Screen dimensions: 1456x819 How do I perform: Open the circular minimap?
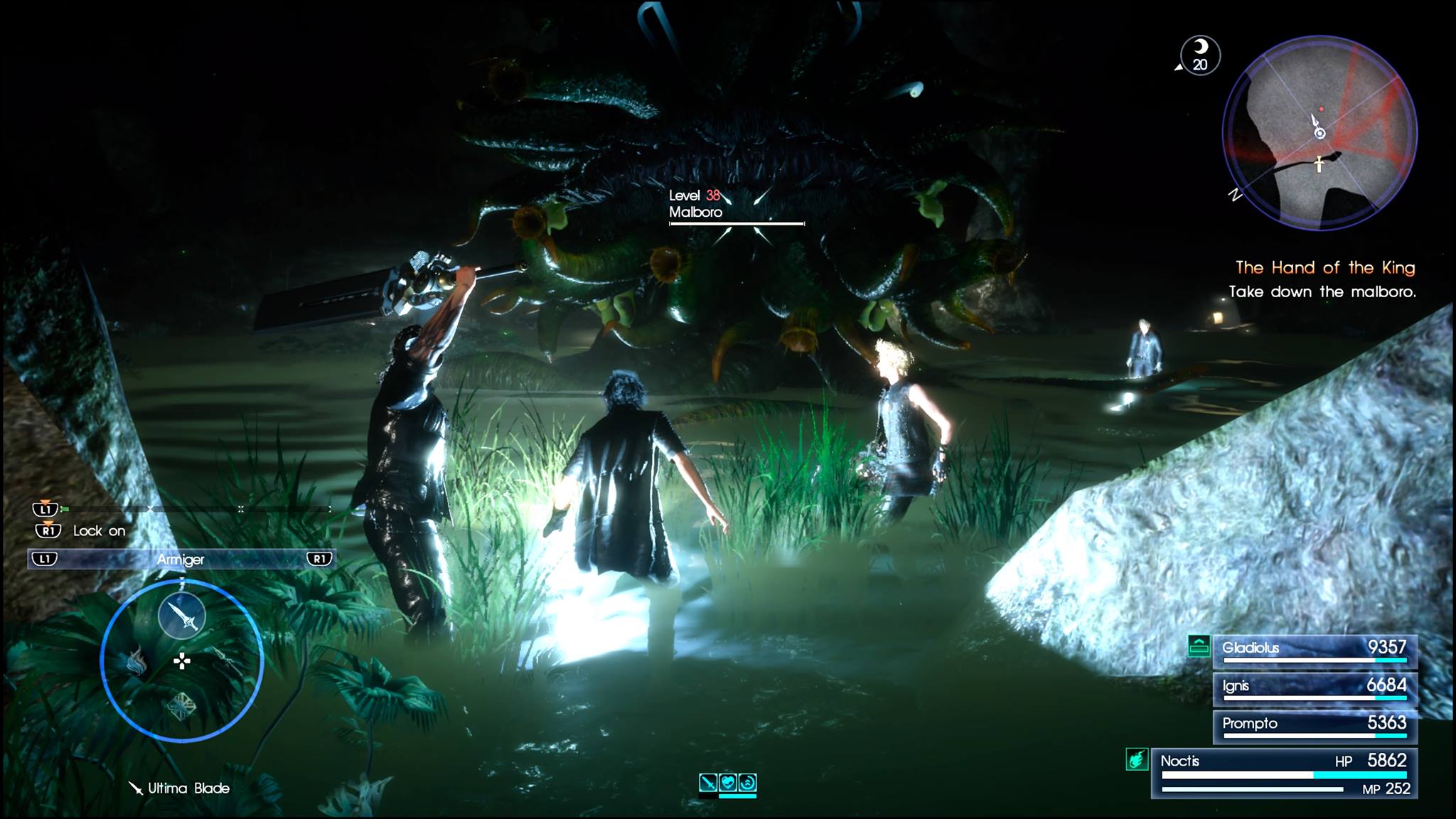click(1319, 133)
